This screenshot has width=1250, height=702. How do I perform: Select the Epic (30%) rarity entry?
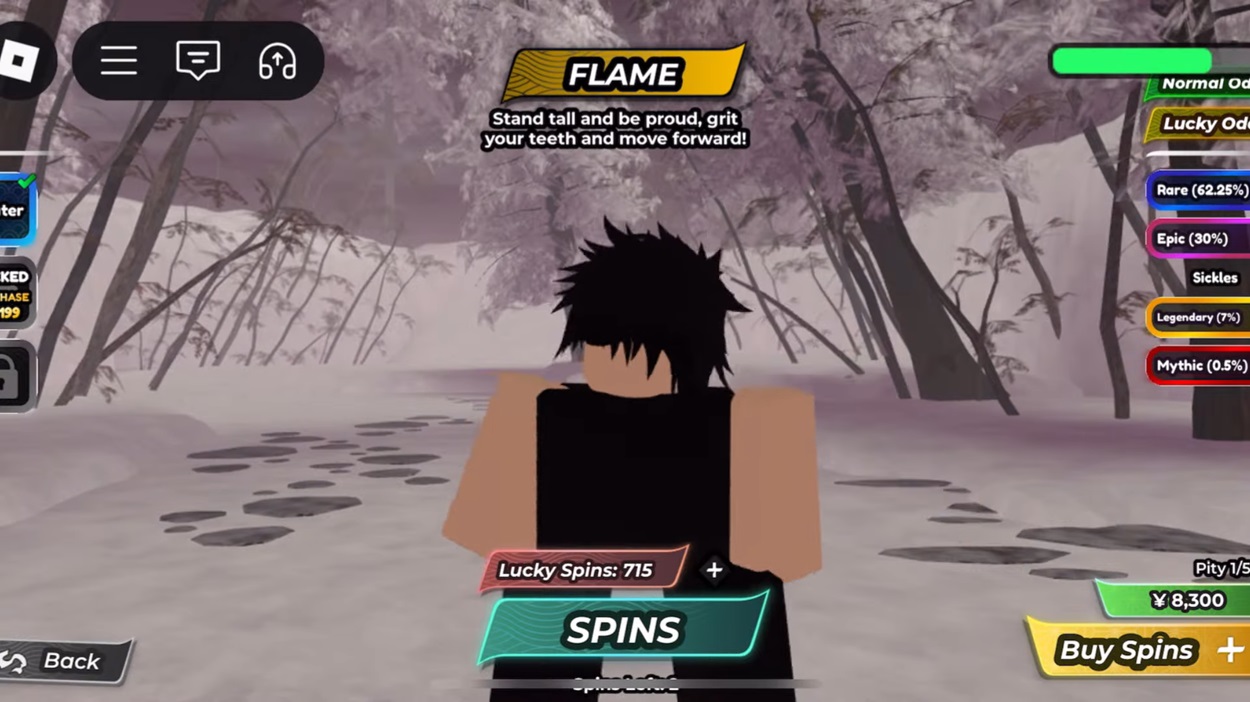1198,239
